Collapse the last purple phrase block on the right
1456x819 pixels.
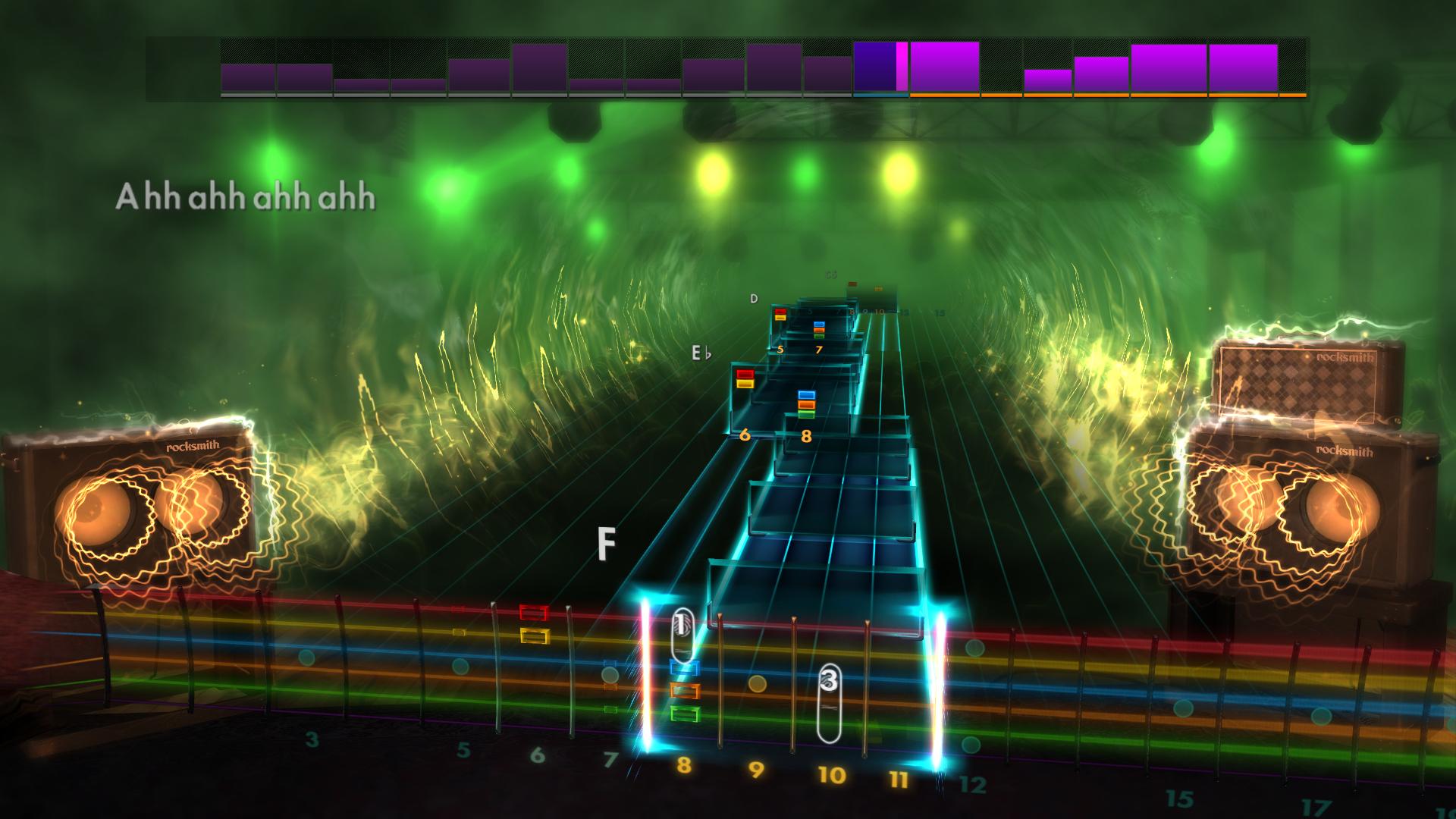1244,68
